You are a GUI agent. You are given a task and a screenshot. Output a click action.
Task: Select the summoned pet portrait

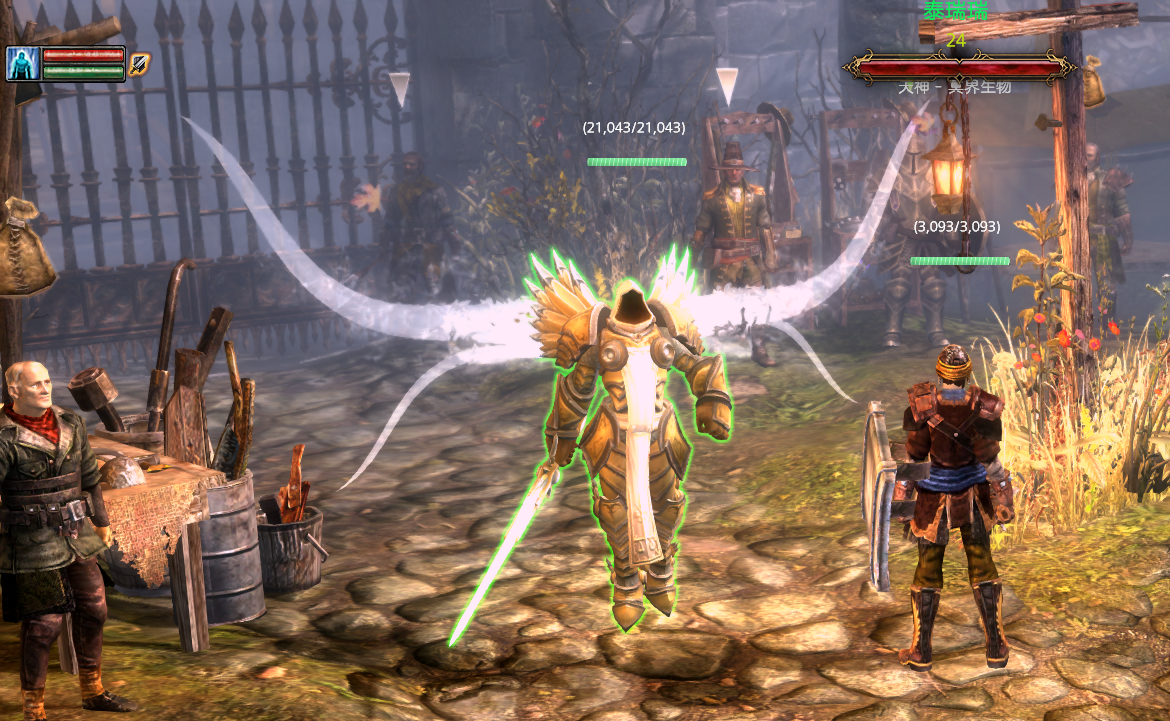23,64
